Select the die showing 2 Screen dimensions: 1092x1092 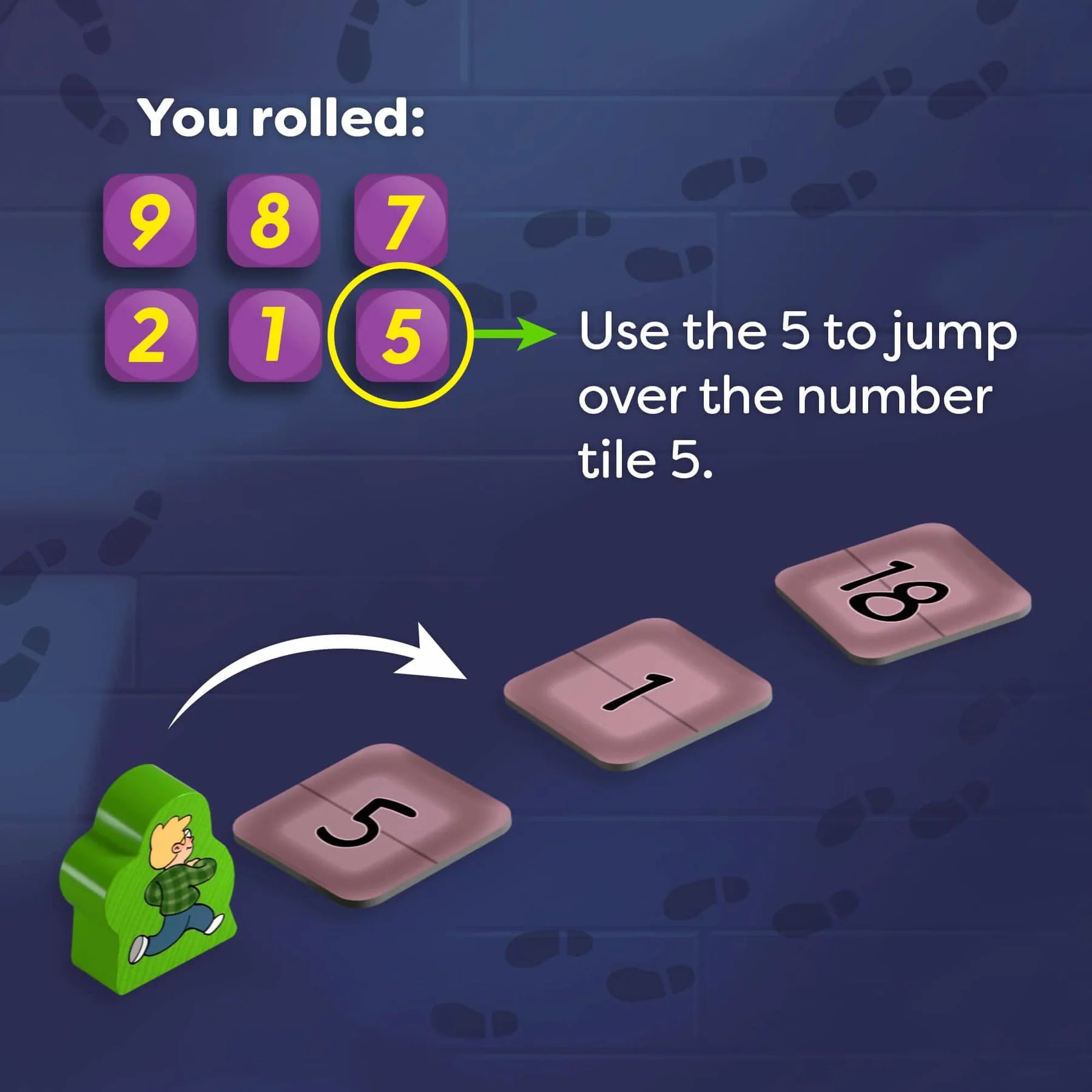151,335
